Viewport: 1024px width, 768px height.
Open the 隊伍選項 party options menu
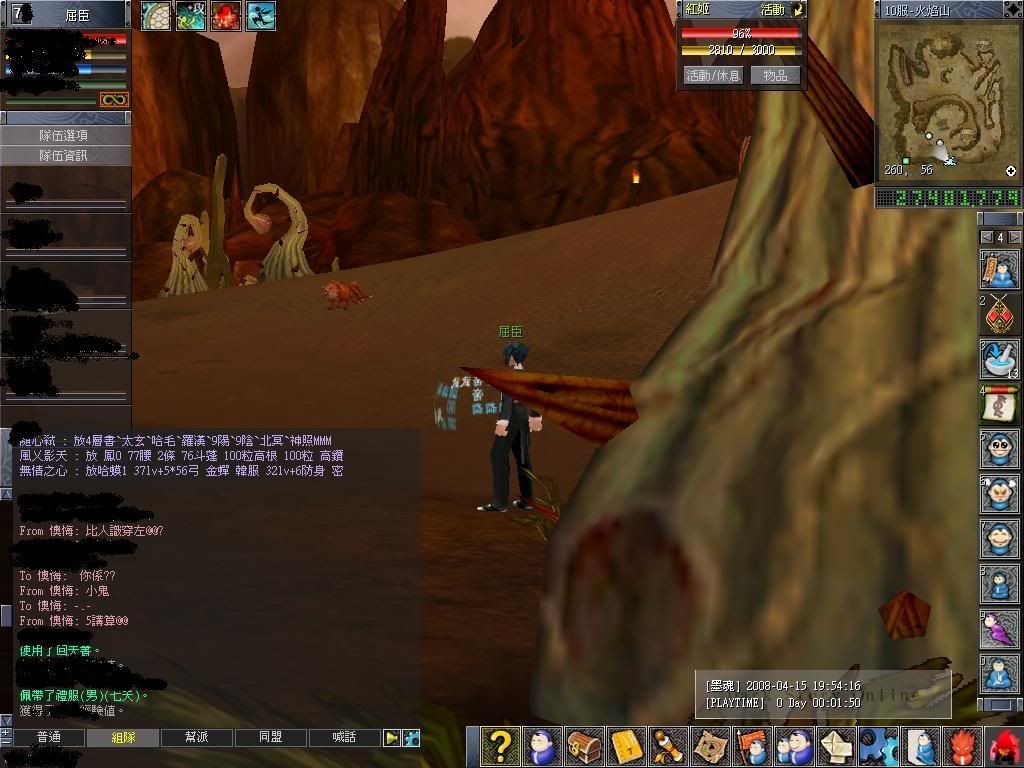[x=65, y=136]
